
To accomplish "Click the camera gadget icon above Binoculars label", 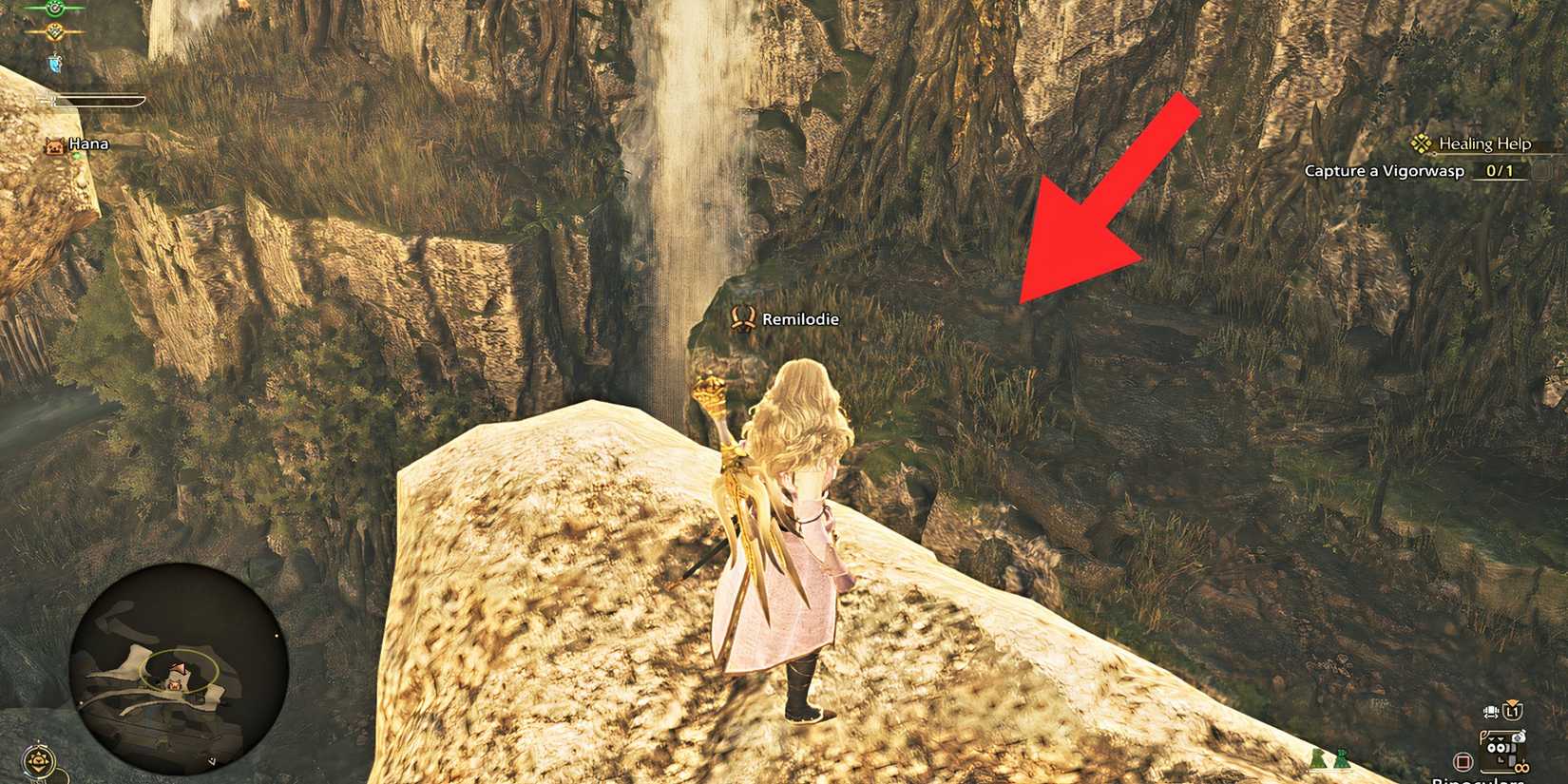I will click(x=1519, y=736).
